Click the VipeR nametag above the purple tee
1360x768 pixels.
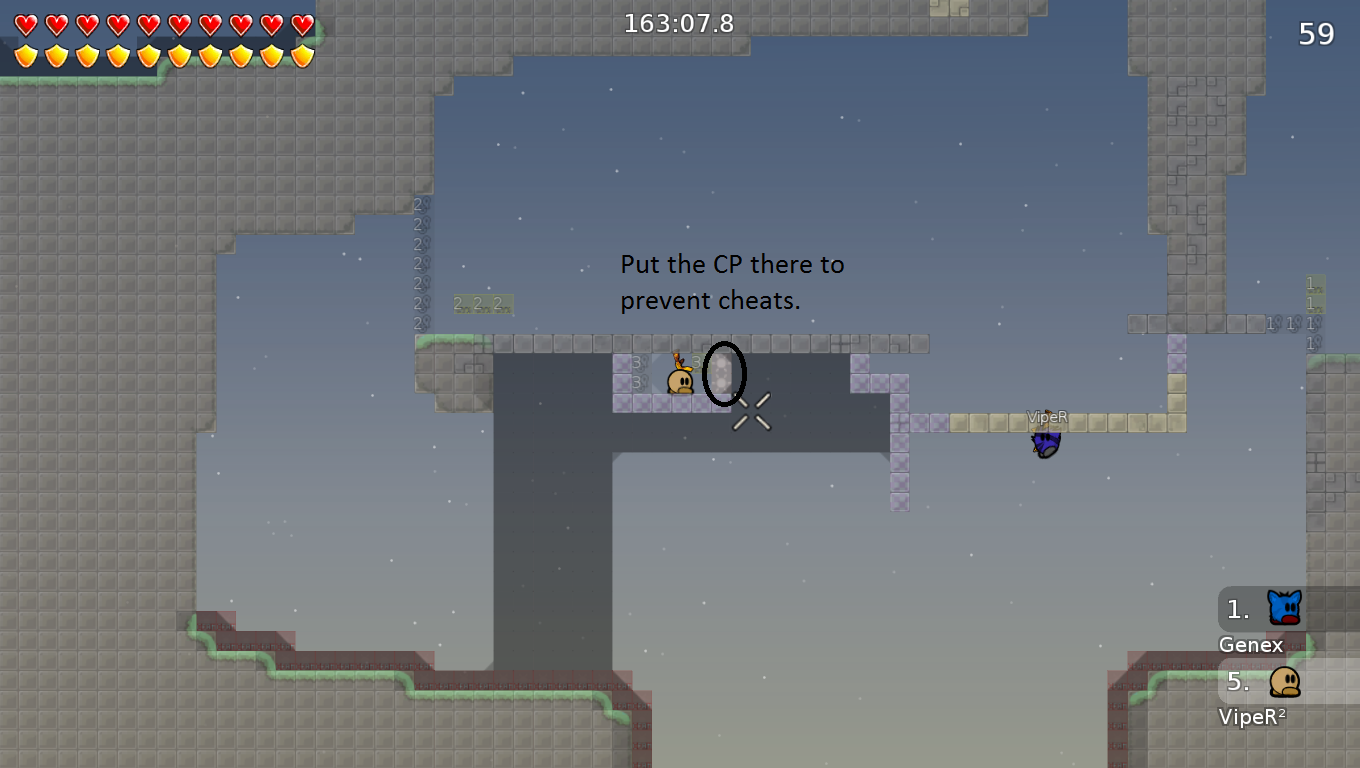pyautogui.click(x=1047, y=417)
